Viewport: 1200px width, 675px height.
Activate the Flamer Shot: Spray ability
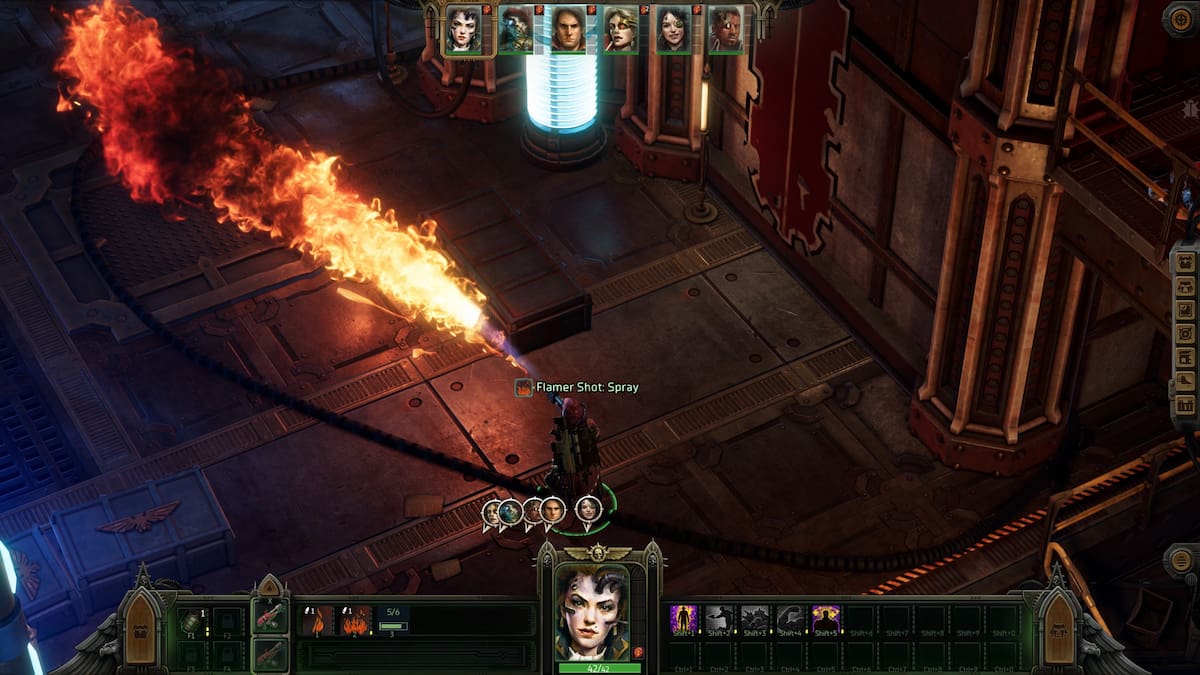(x=355, y=621)
